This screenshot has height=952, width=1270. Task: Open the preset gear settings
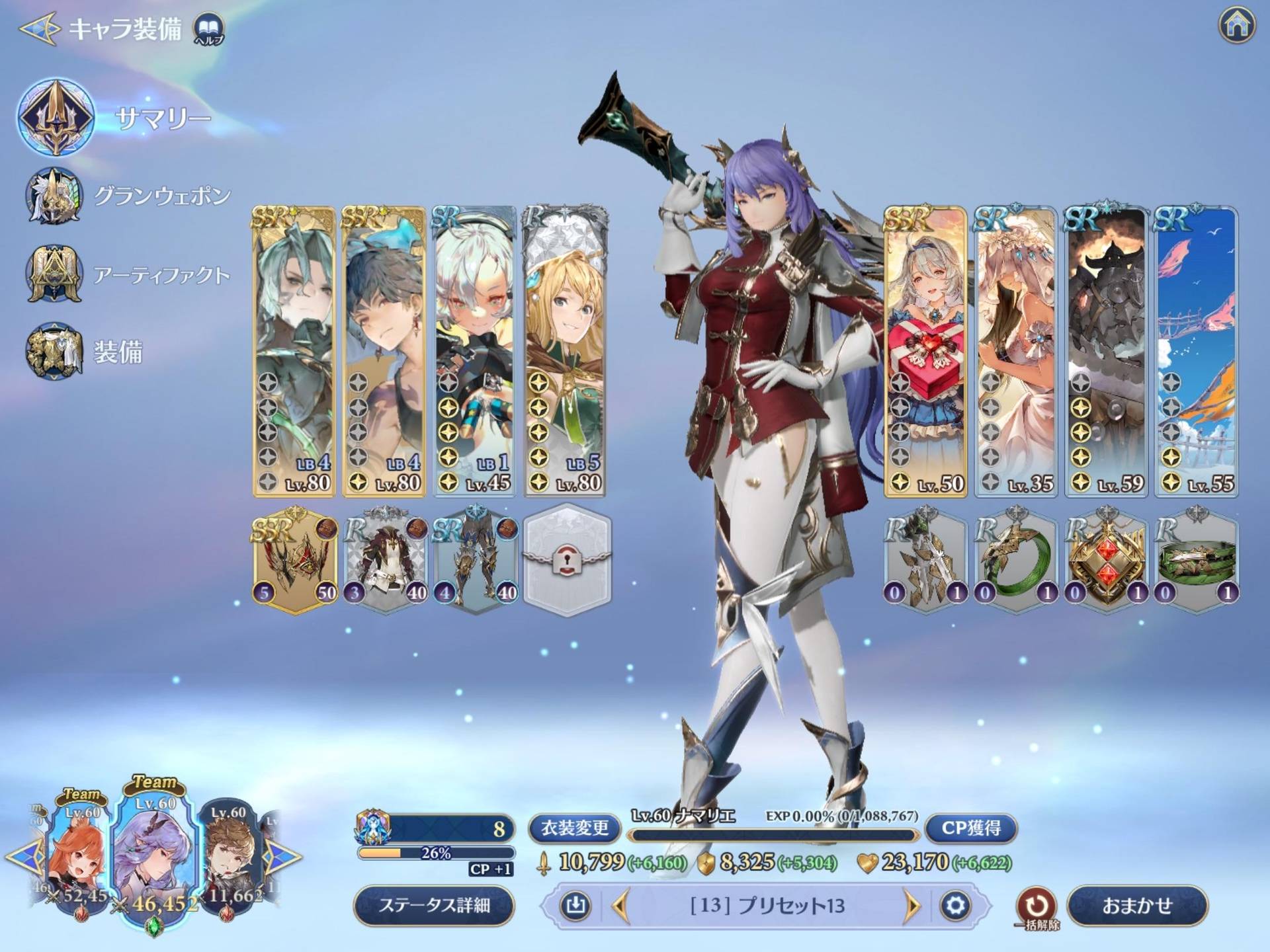click(x=955, y=905)
